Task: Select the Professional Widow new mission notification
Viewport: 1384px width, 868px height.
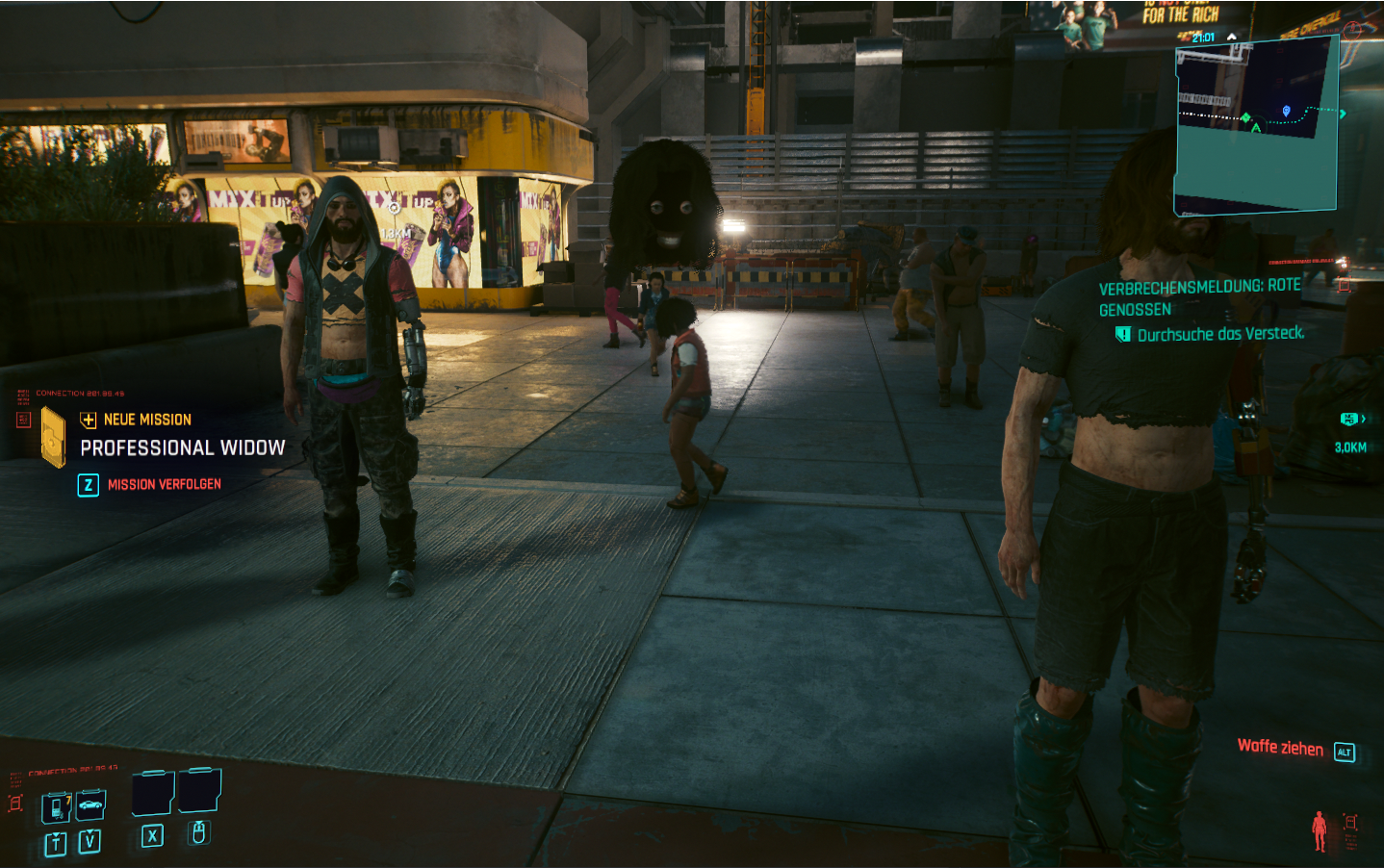Action: [x=182, y=447]
